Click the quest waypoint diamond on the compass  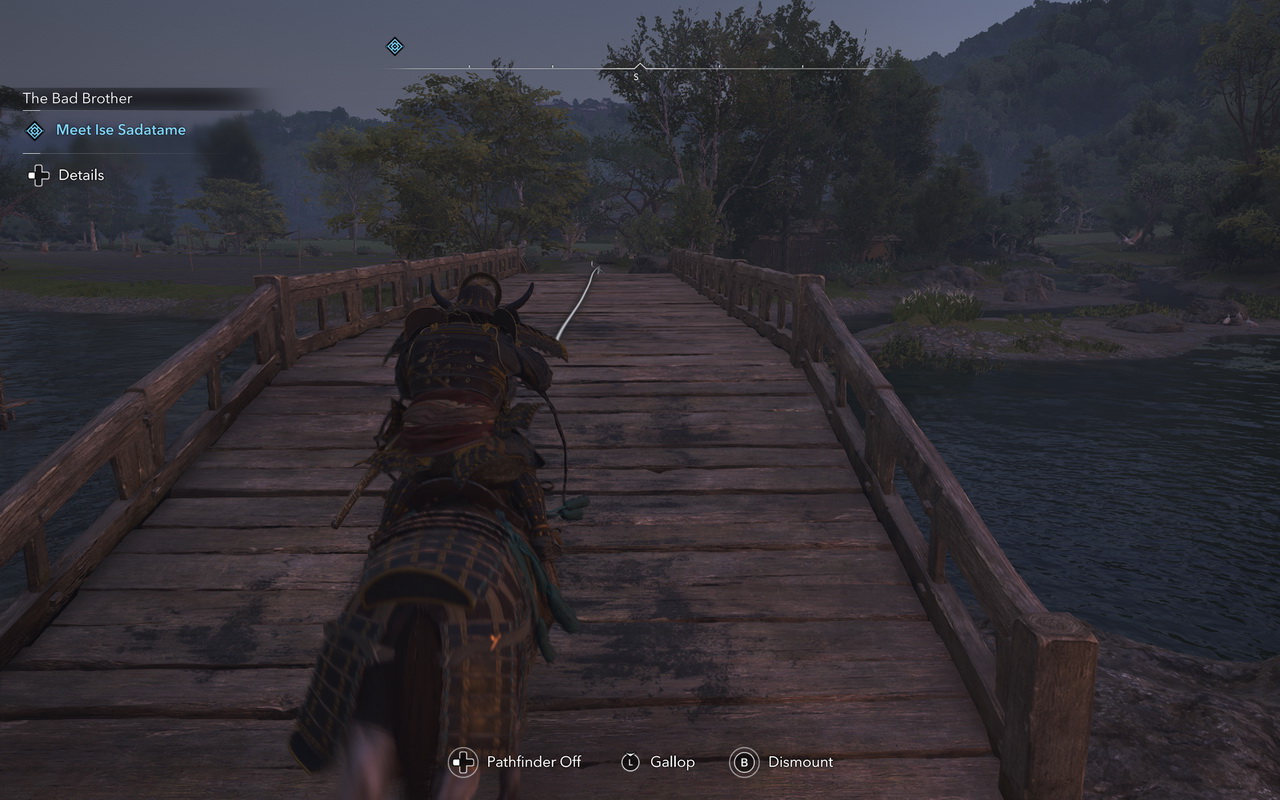tap(394, 46)
